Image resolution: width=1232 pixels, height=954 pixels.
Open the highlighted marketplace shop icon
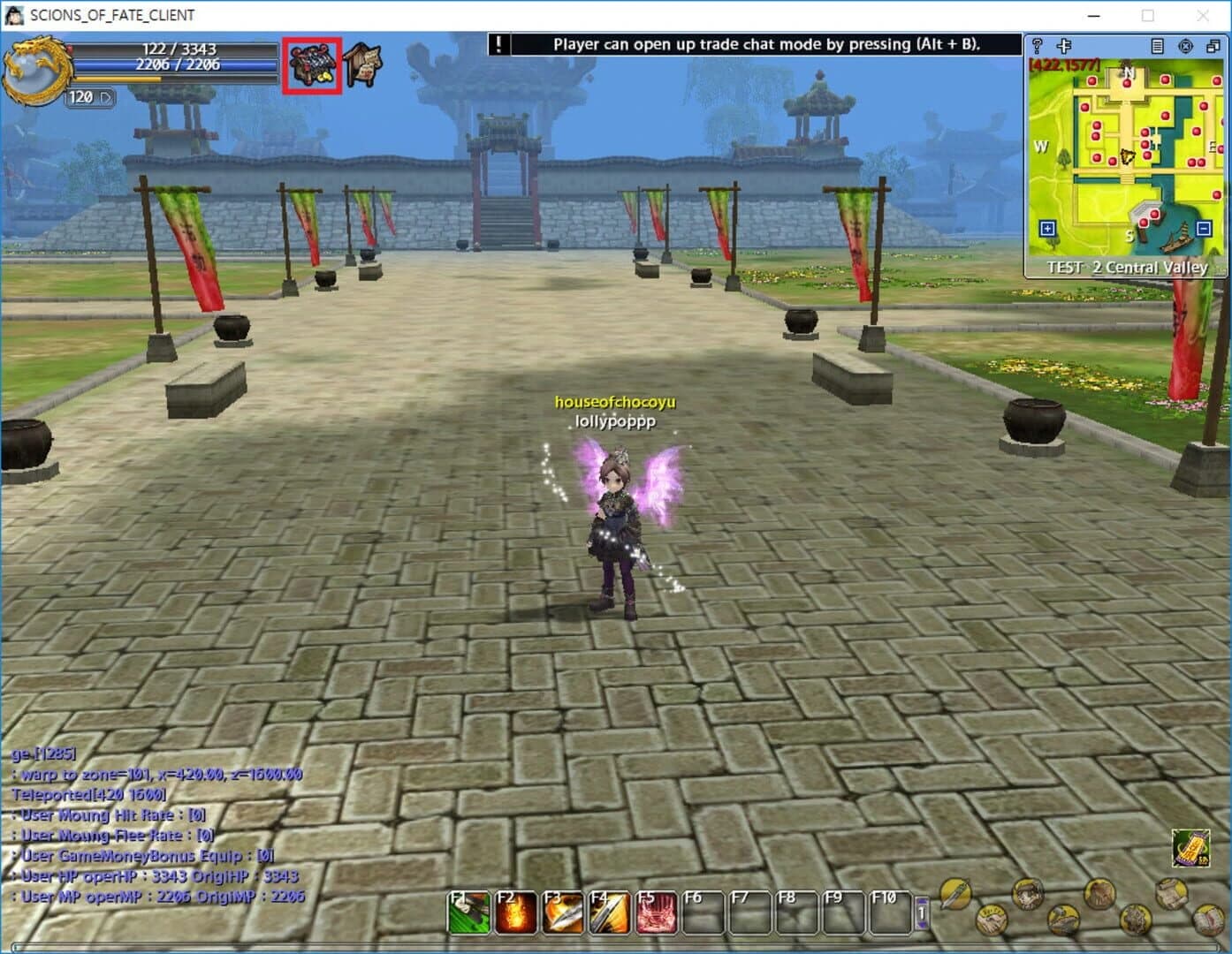click(x=311, y=64)
